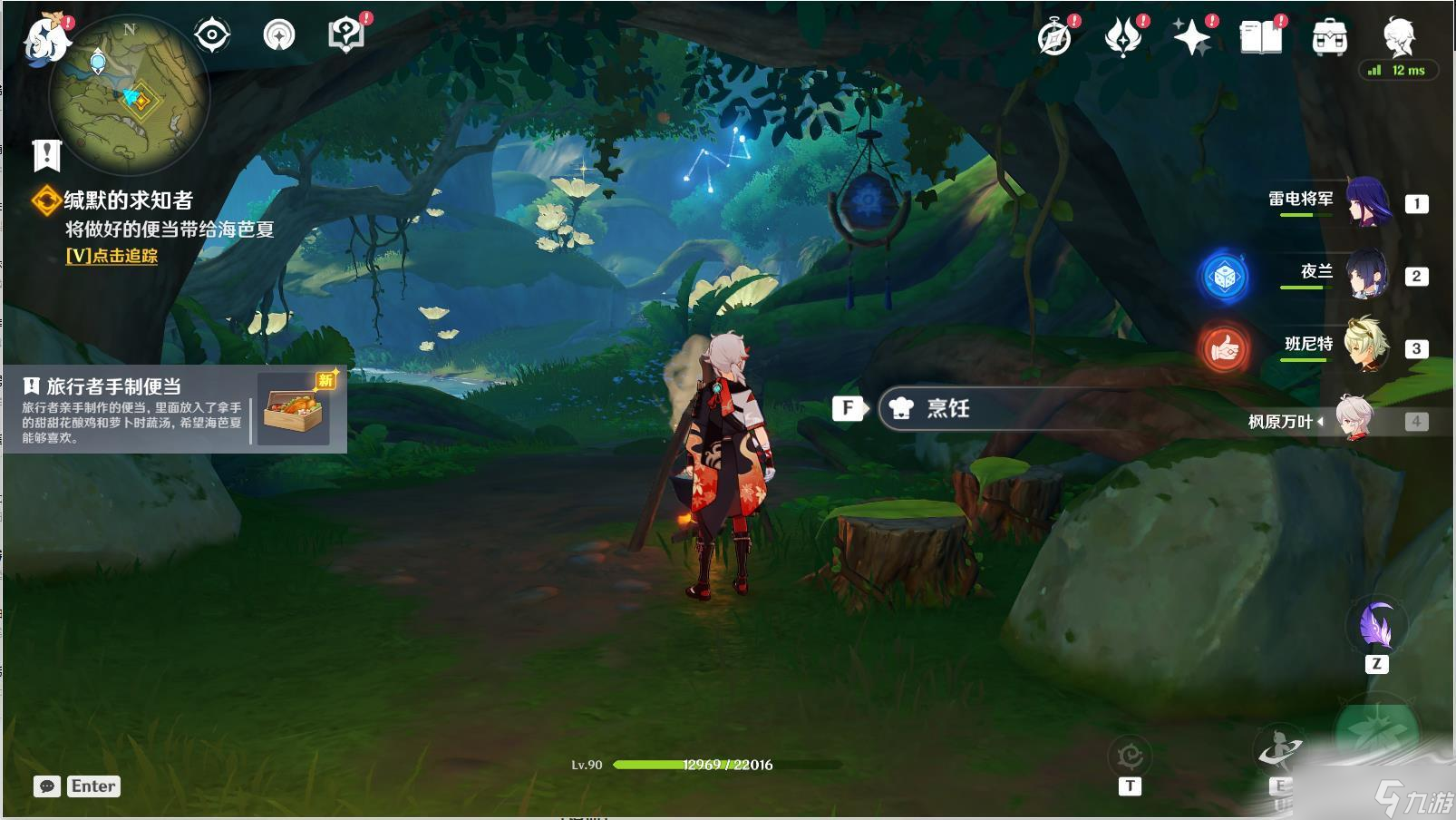The image size is (1456, 820).
Task: Activate yellow dice burst icon beside 夜兰
Action: pos(1224,277)
